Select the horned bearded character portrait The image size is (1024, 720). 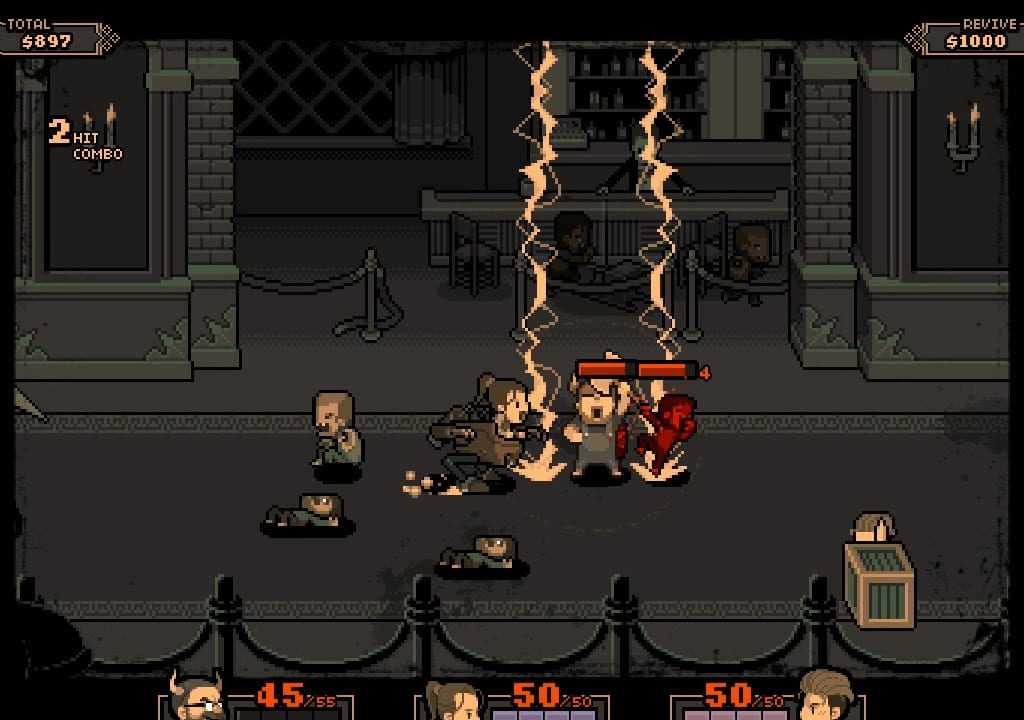point(197,696)
